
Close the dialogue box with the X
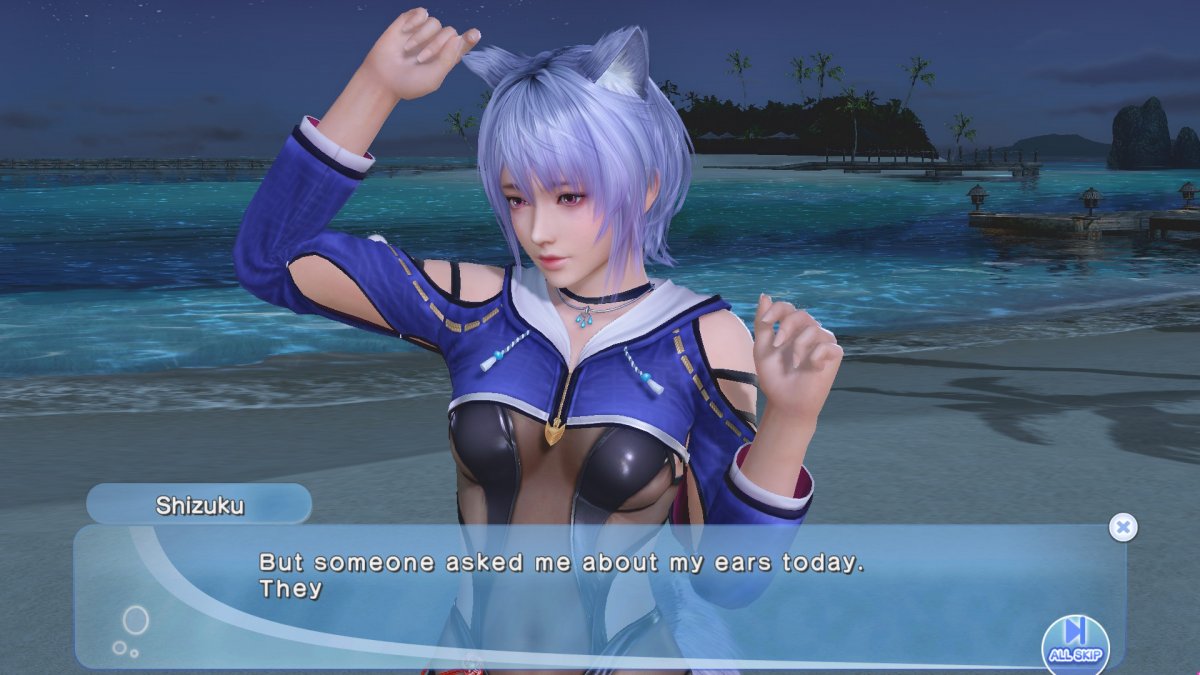tap(1123, 527)
